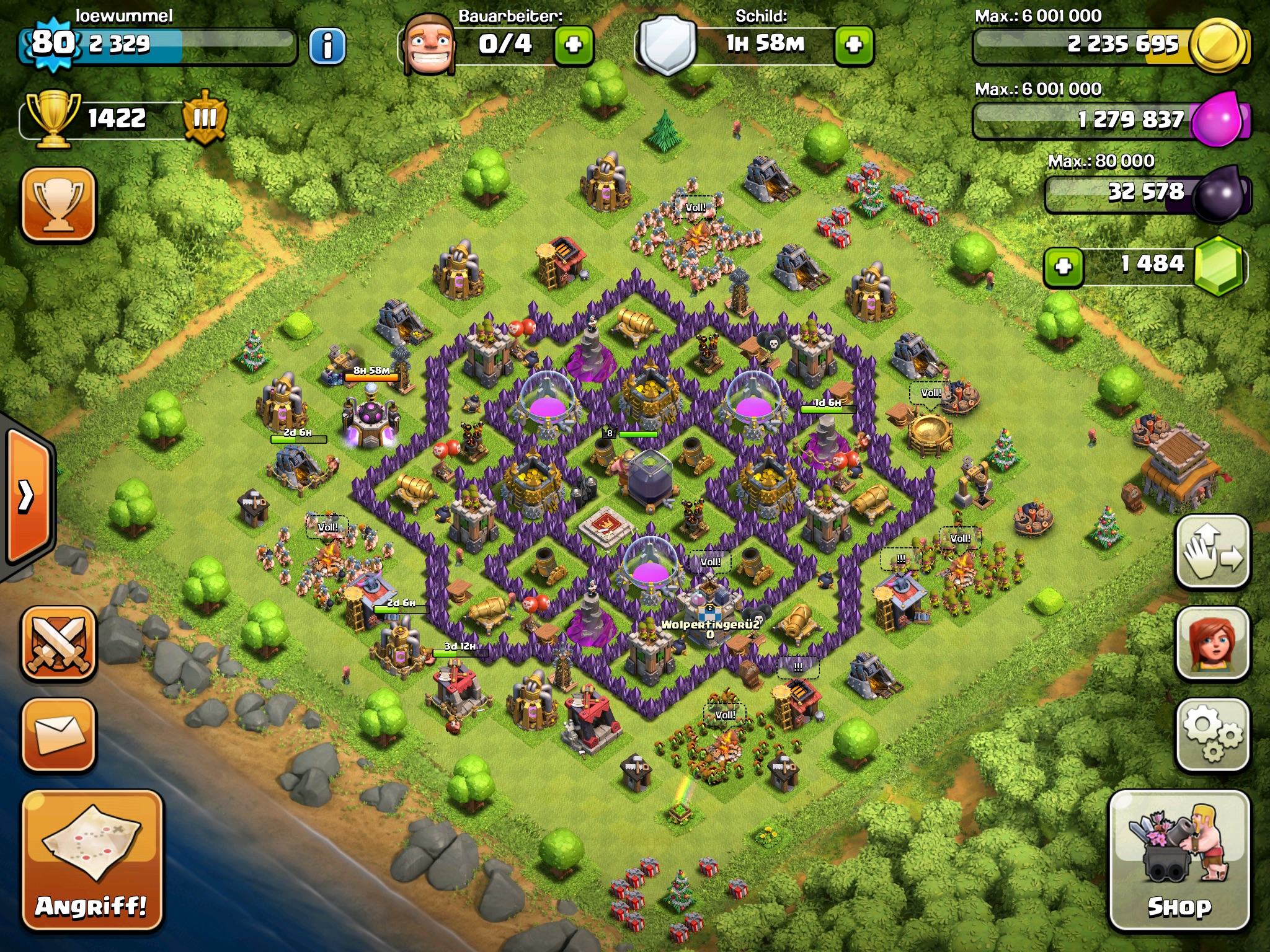
Task: Open the mail inbox envelope
Action: click(59, 734)
